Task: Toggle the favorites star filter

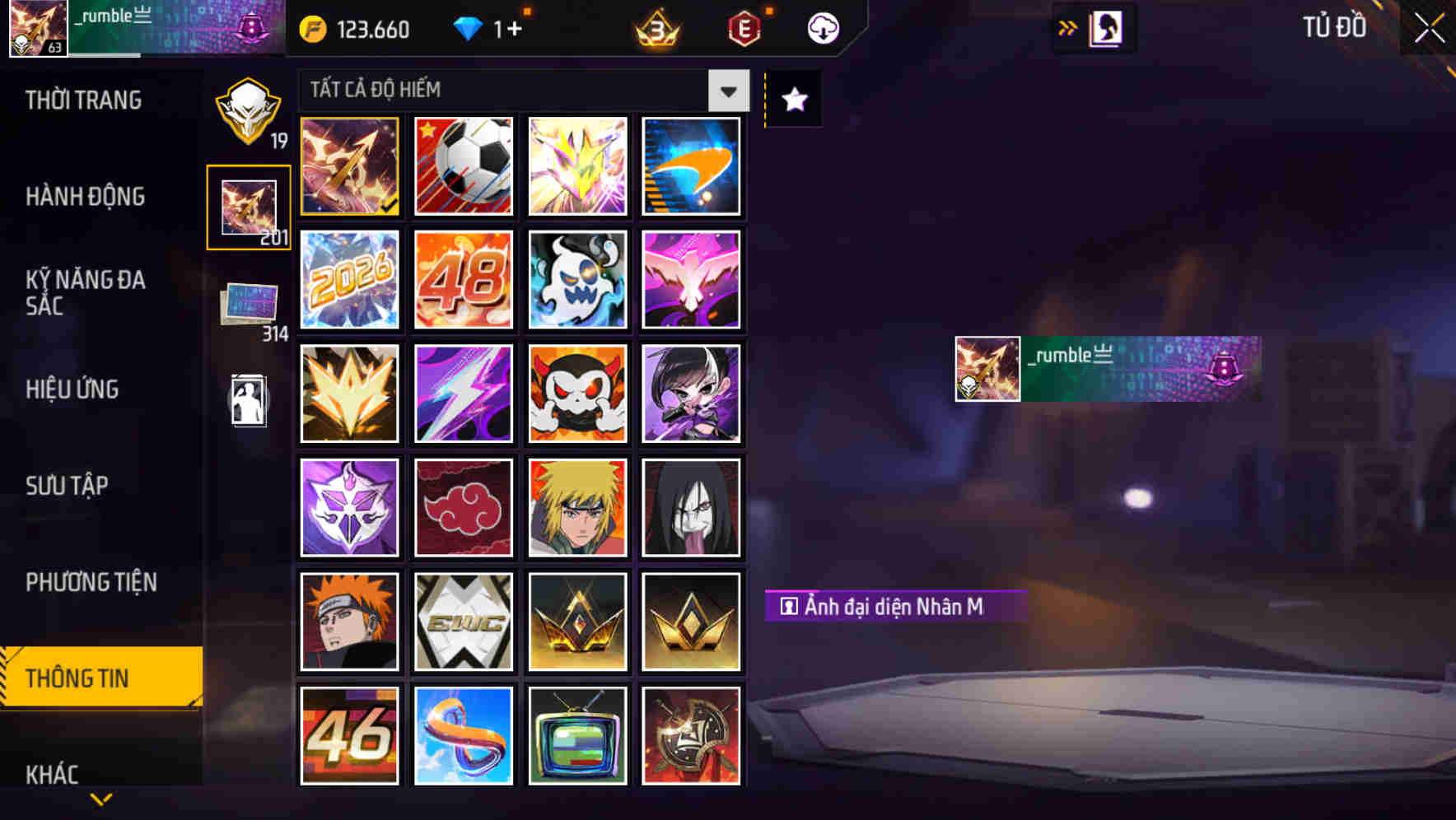Action: (x=792, y=100)
